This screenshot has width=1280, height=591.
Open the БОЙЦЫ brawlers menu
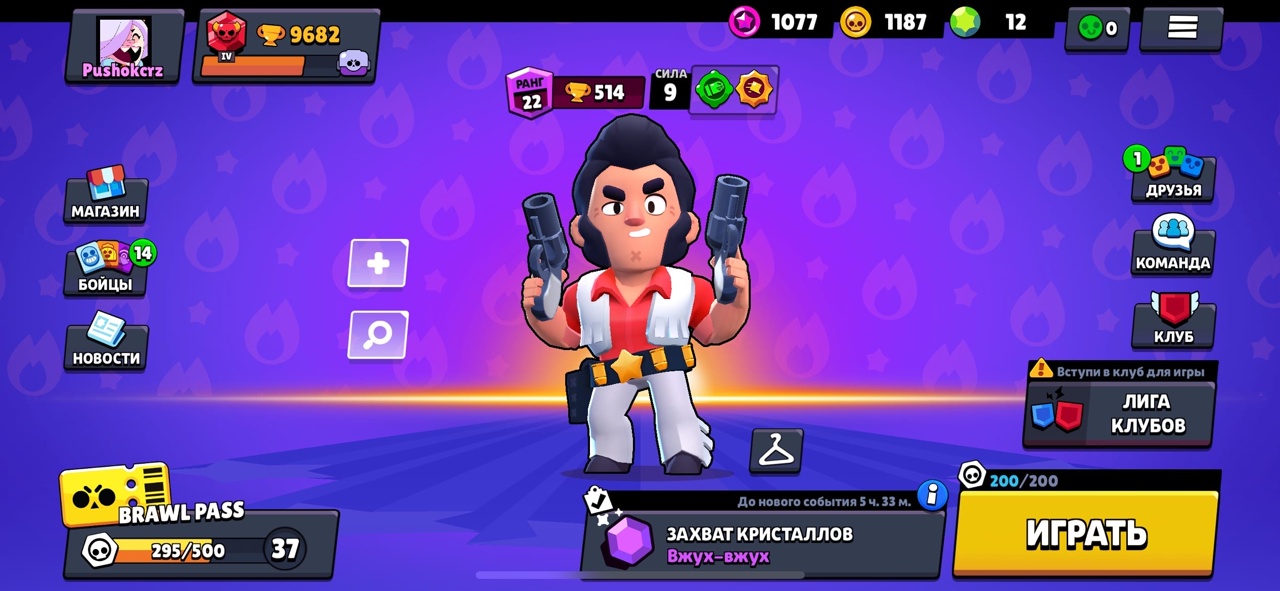(x=106, y=268)
